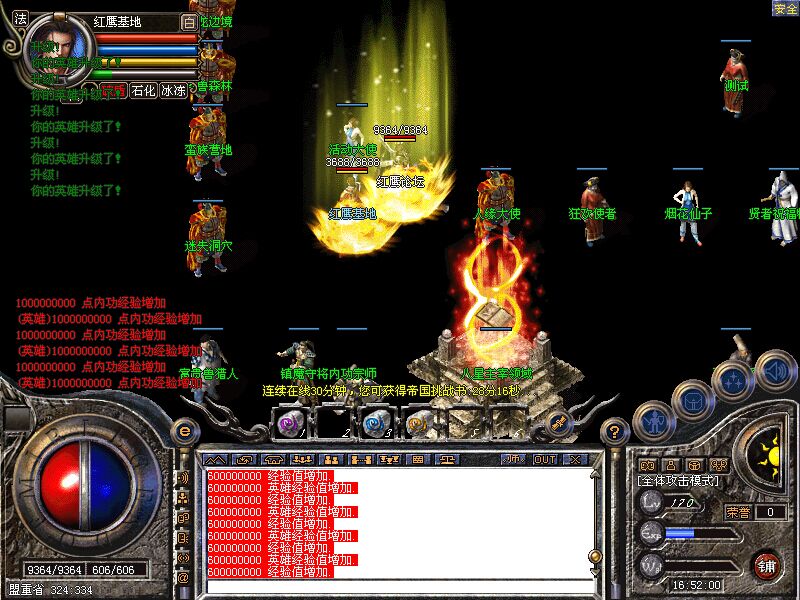Toggle the sound speaker button
This screenshot has width=800, height=600.
point(775,369)
